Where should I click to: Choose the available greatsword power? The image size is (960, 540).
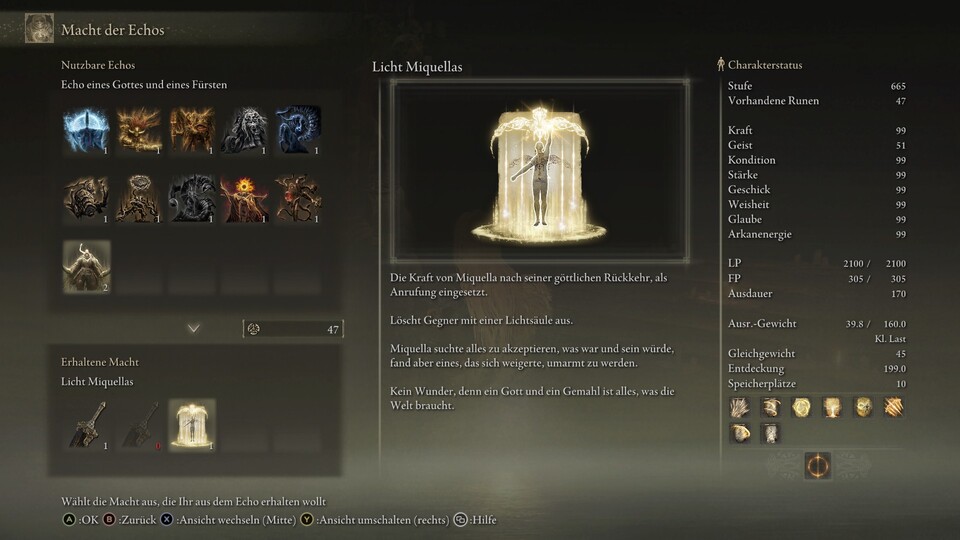pos(86,424)
